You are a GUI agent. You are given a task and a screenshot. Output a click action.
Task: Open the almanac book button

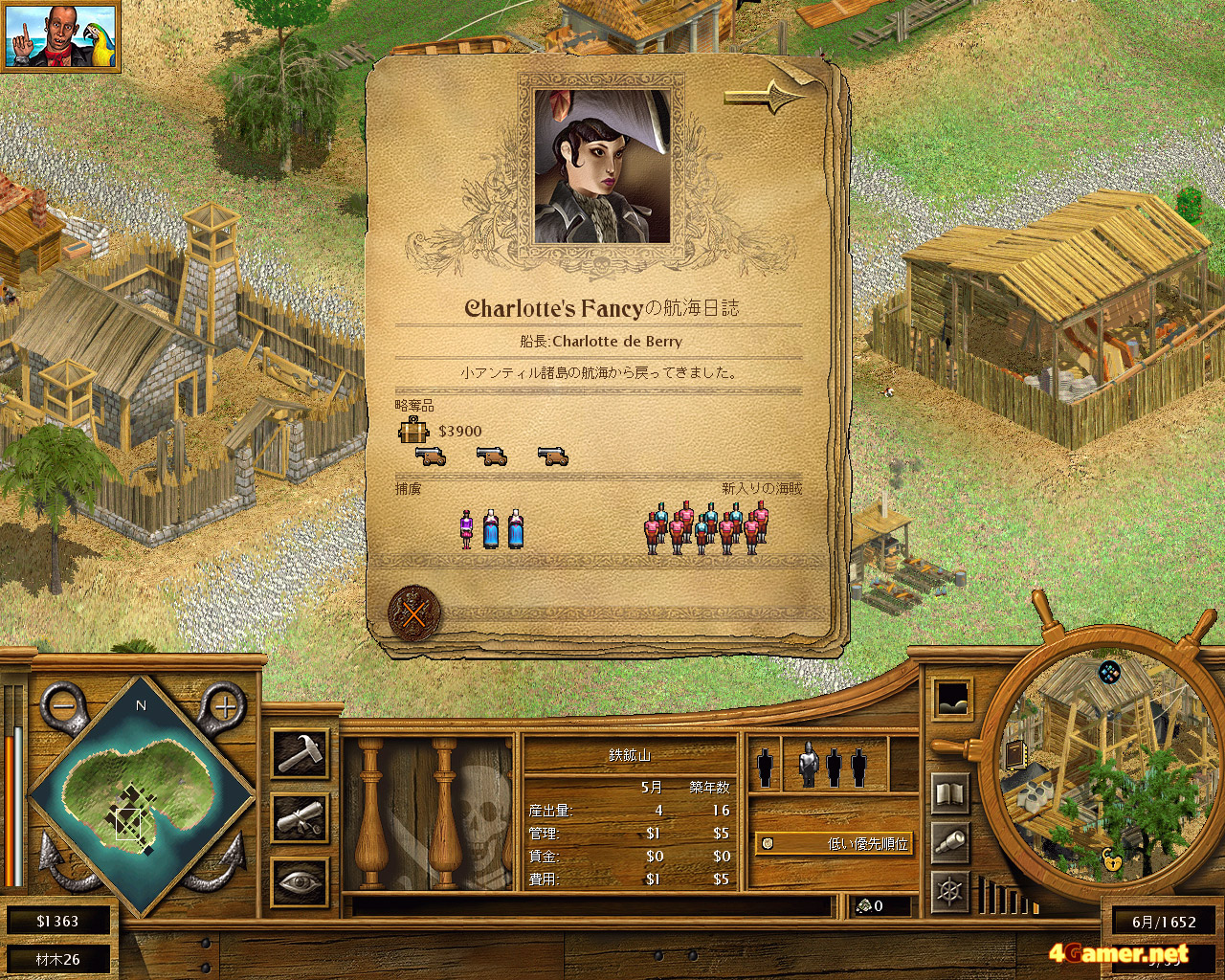coord(950,793)
